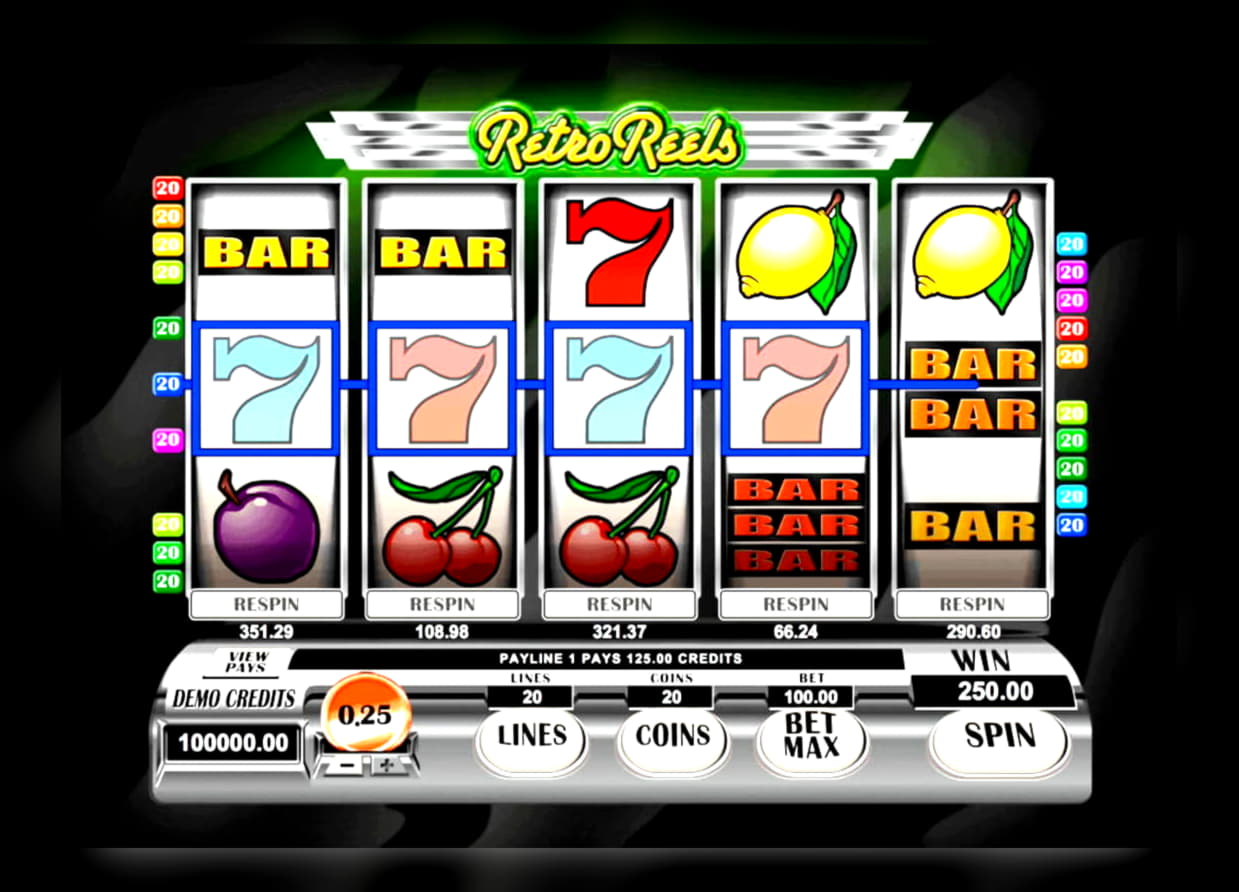
Task: Select the LINES button
Action: pos(532,738)
